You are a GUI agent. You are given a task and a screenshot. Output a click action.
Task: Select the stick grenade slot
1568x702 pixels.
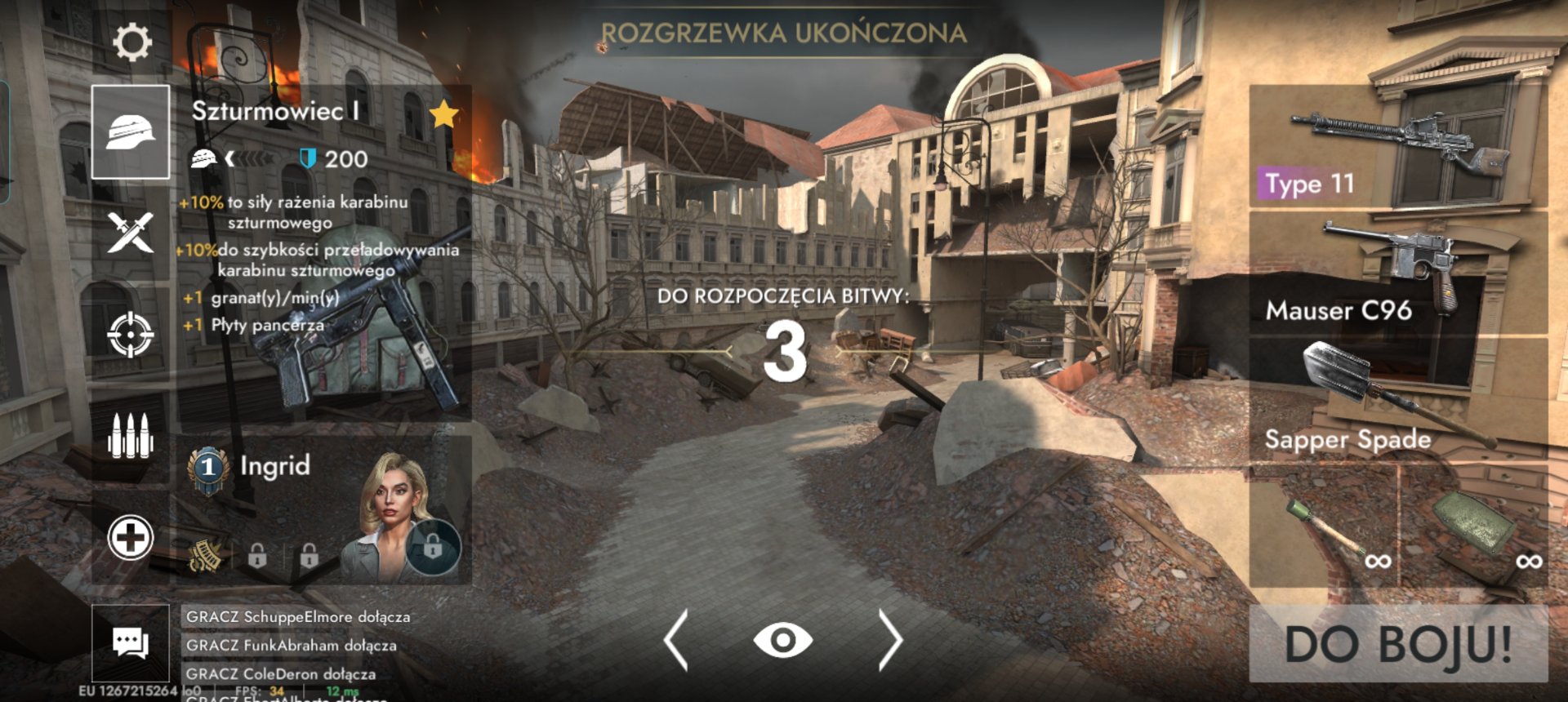click(x=1324, y=526)
